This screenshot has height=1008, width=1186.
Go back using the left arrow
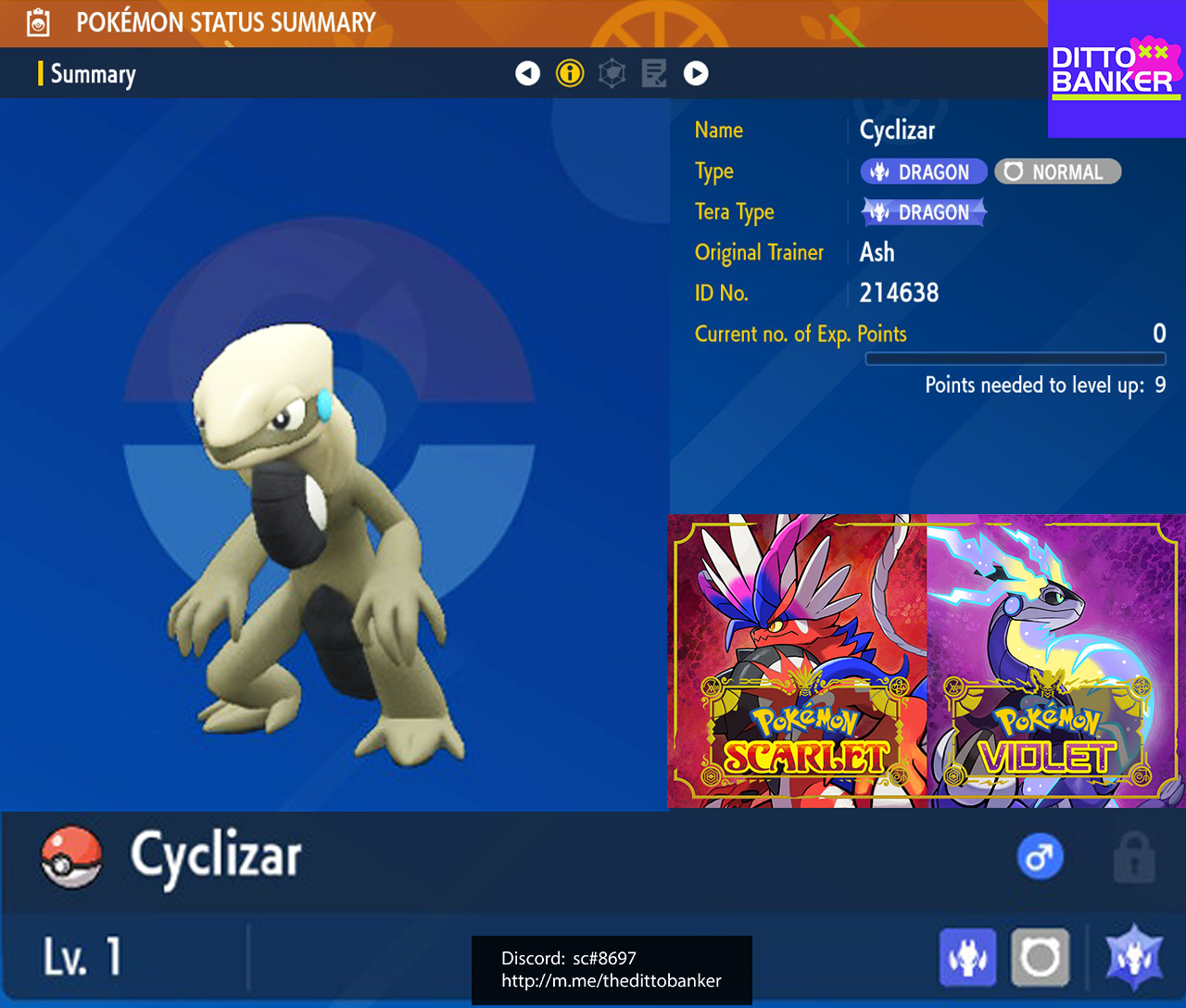click(x=527, y=73)
